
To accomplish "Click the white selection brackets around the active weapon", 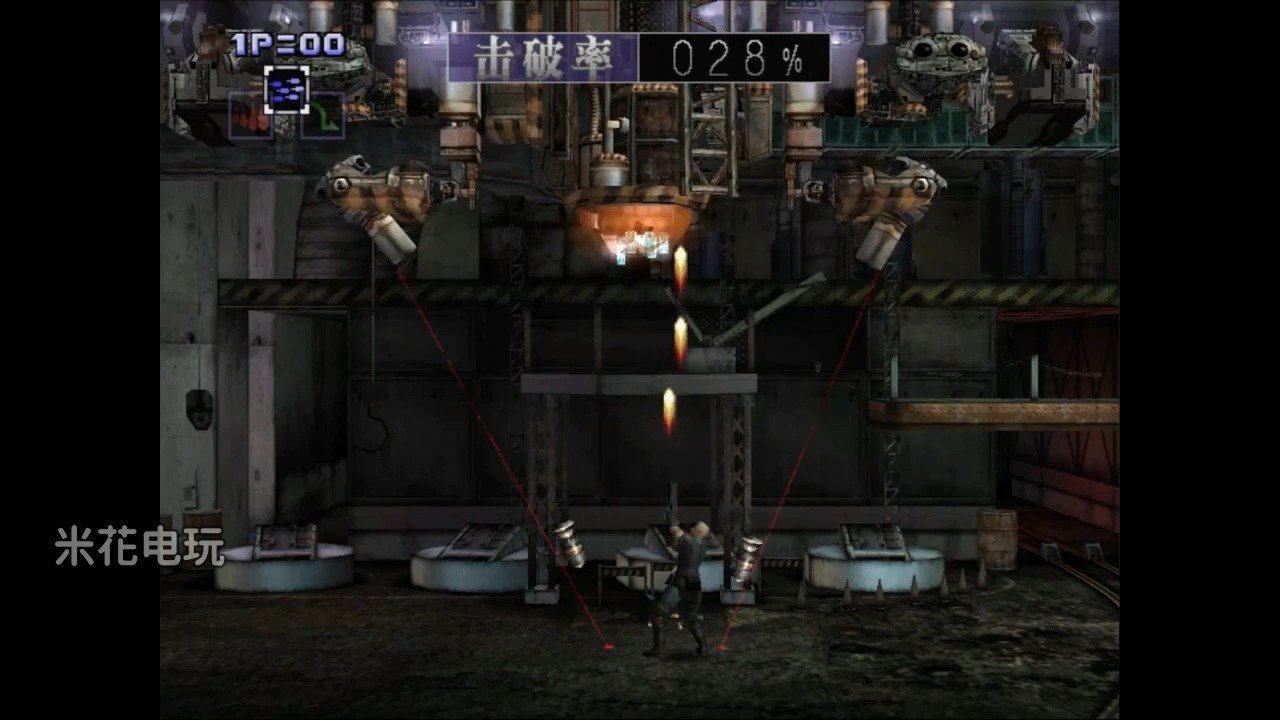I will click(x=286, y=88).
